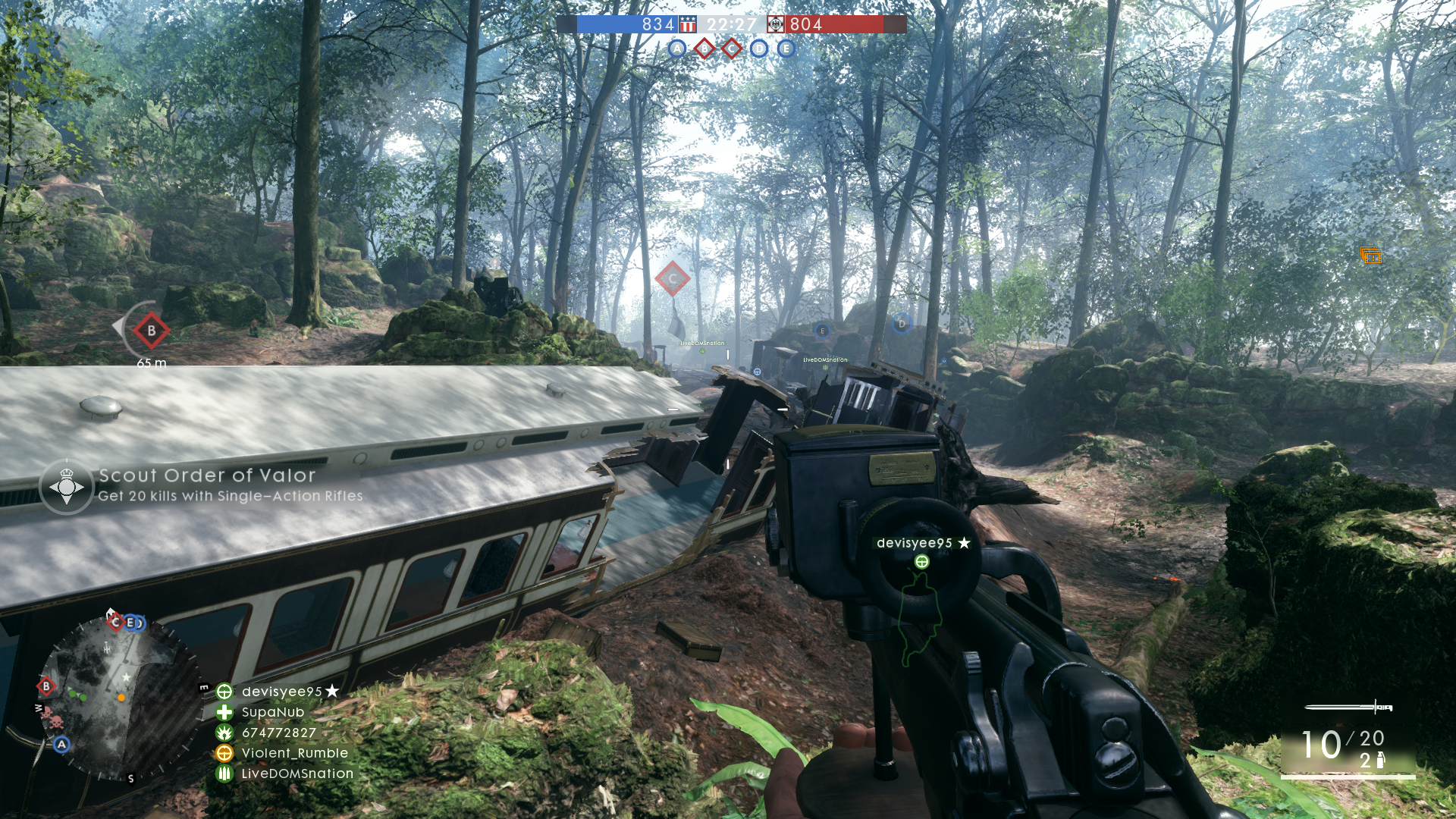
Task: Click LiveDOMSnation's row in the squad list
Action: [297, 773]
